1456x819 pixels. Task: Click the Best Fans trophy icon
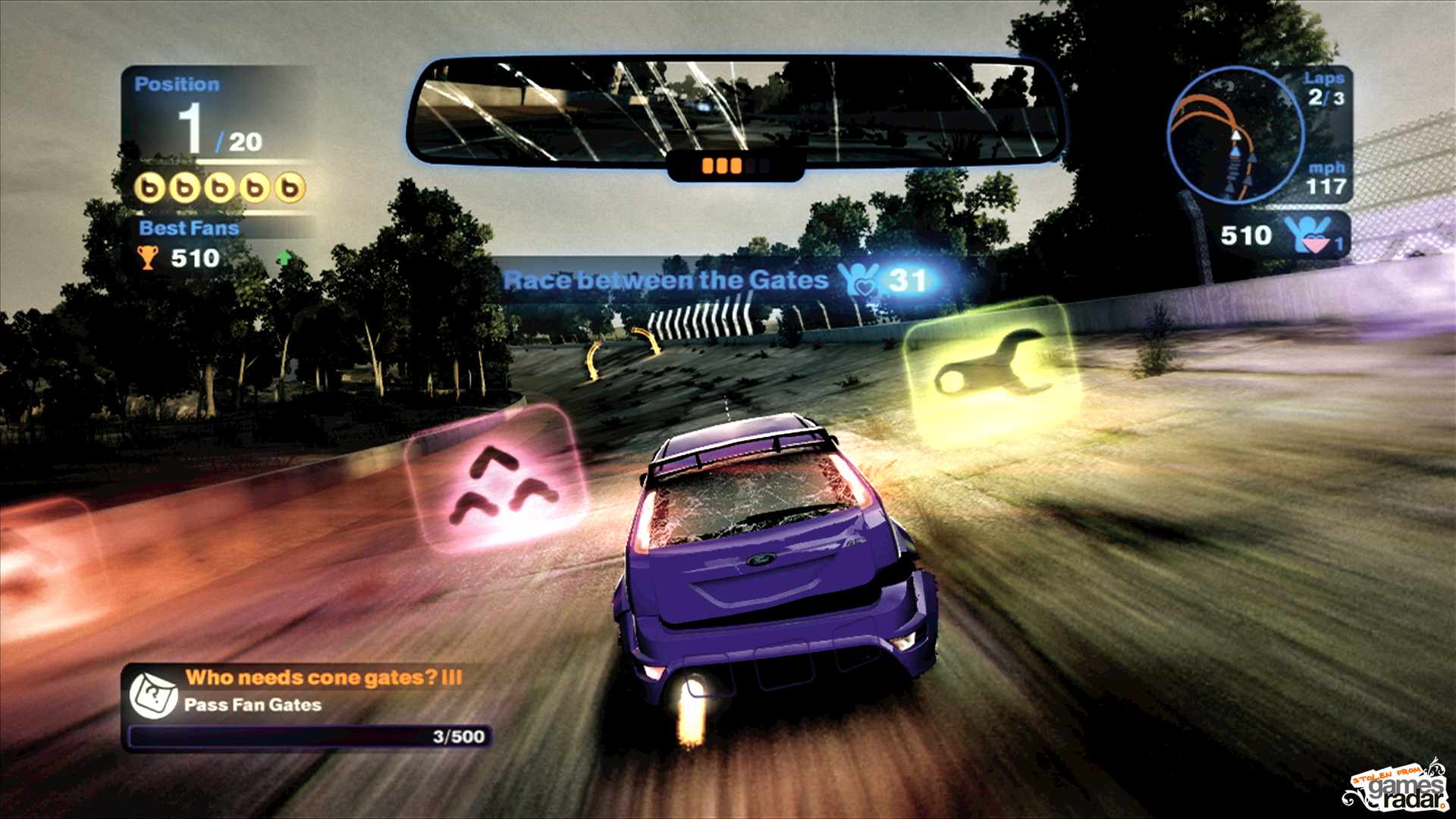tap(147, 258)
